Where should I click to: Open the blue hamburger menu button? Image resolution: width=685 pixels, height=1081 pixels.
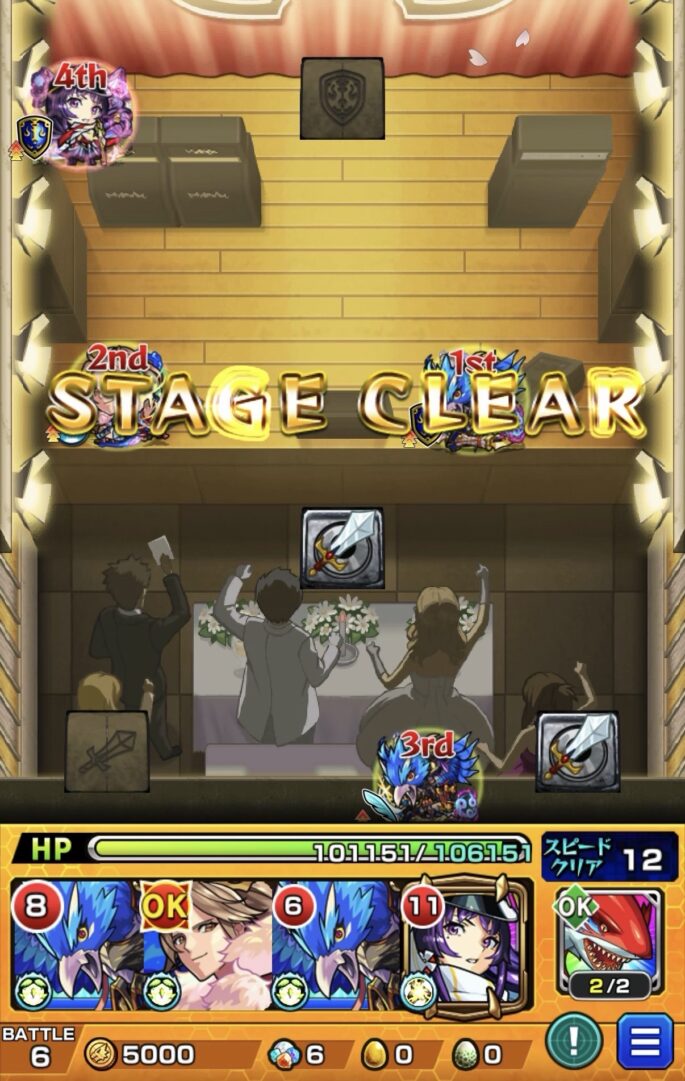click(x=645, y=1041)
